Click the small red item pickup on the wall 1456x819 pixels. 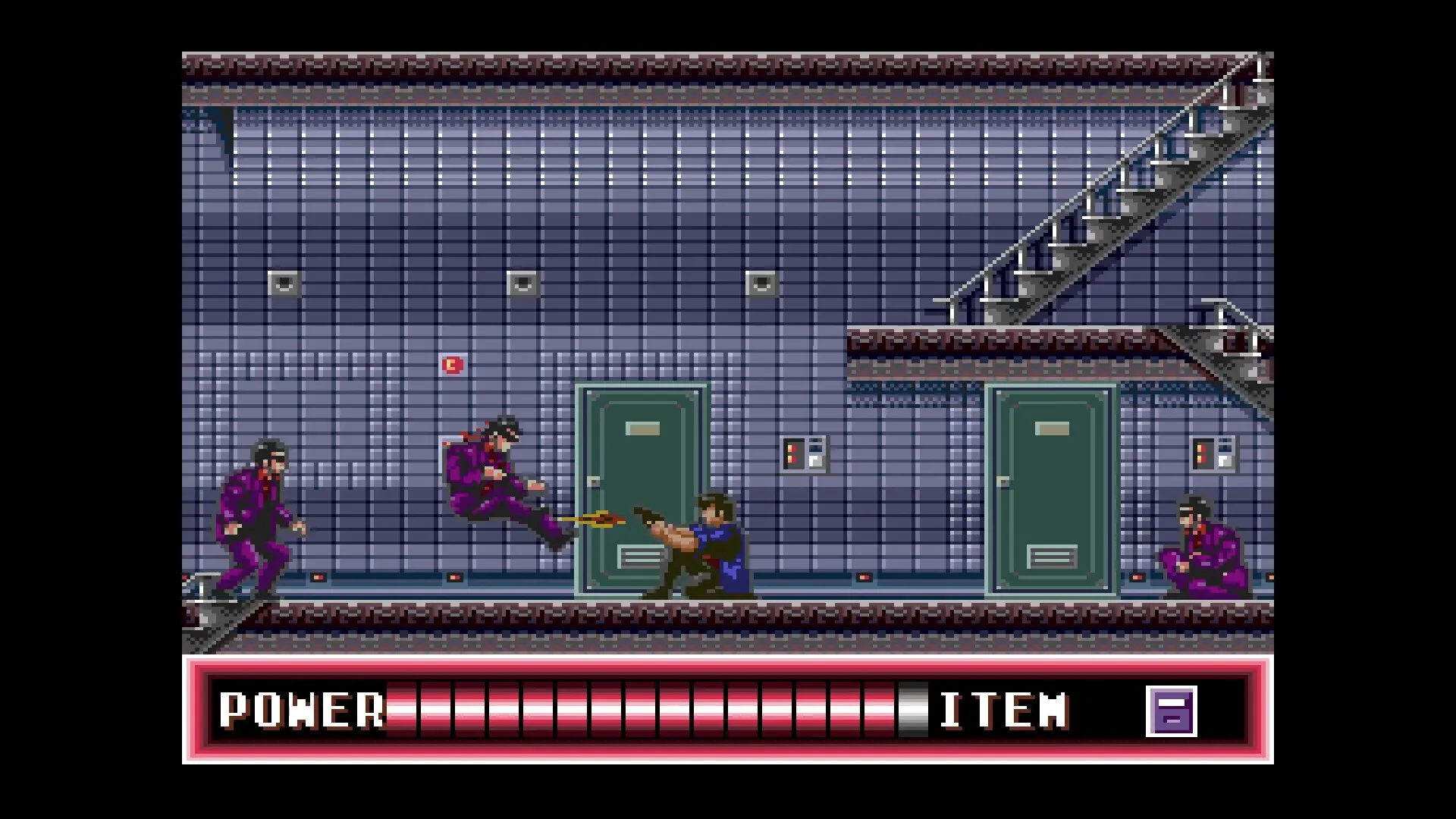pos(453,365)
